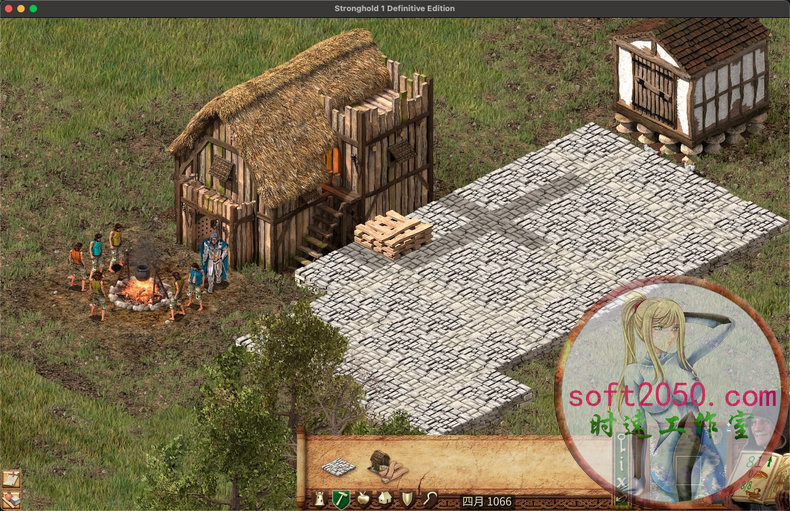
Task: Choose the sleeping peasant building option
Action: tap(384, 464)
